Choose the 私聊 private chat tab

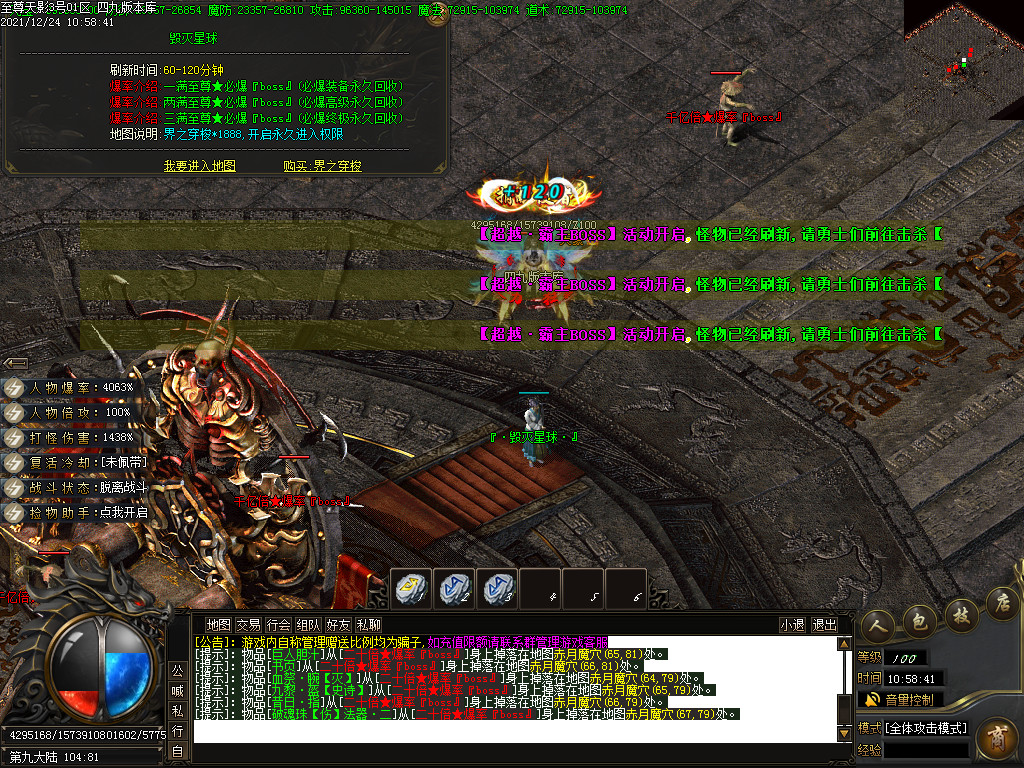(369, 625)
